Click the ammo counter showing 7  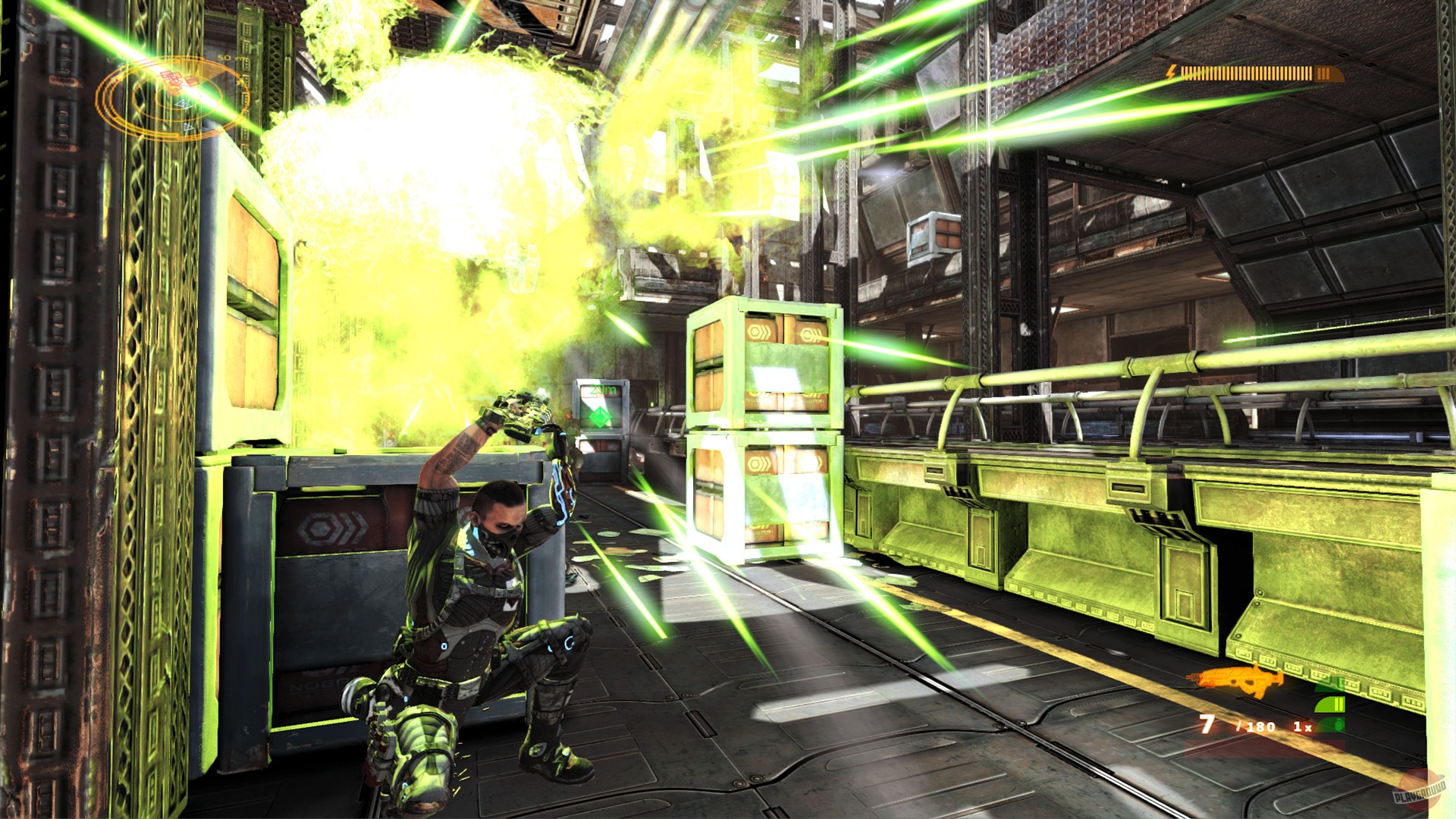[x=1207, y=723]
